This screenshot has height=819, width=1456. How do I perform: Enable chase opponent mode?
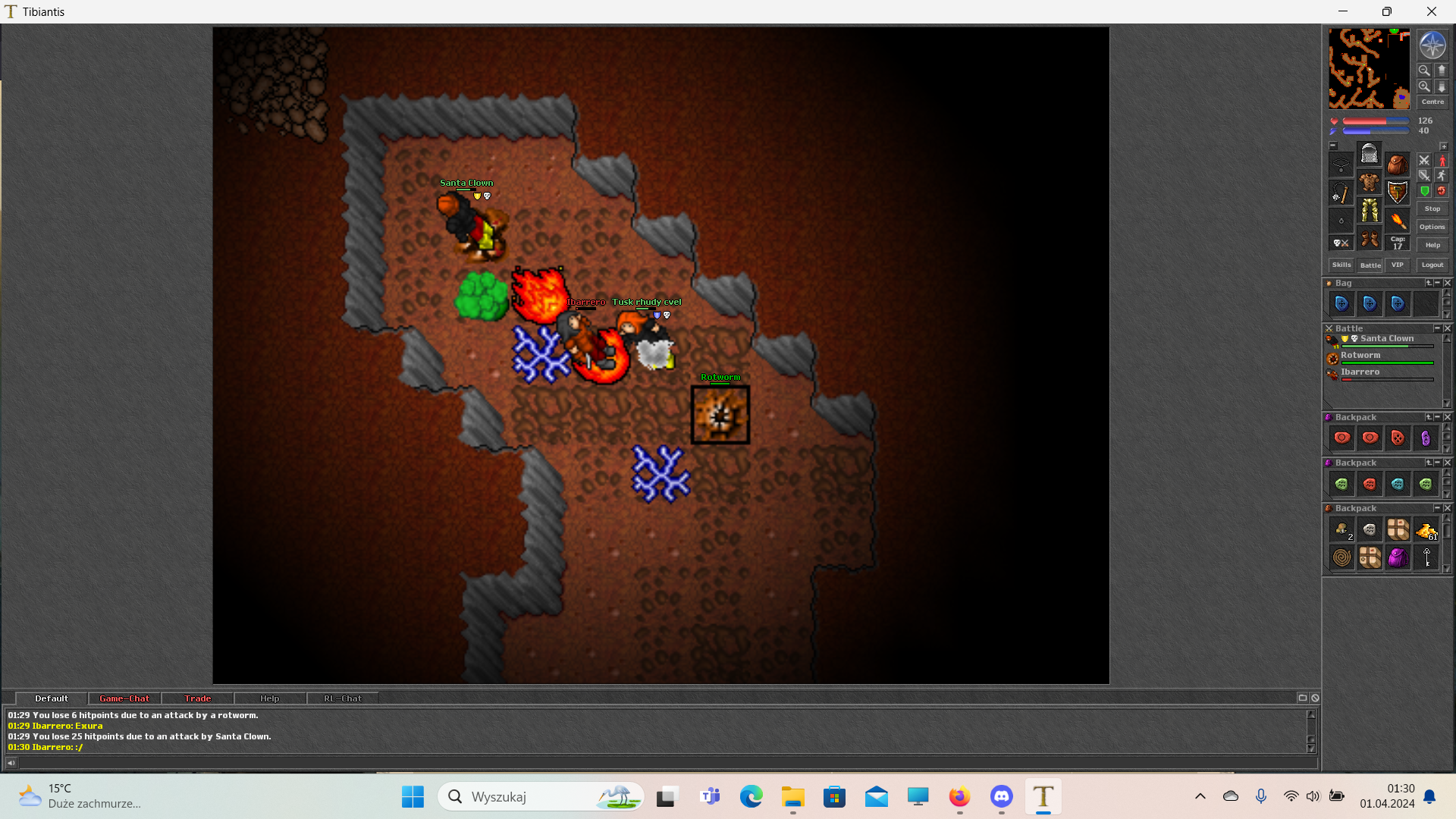tap(1442, 176)
